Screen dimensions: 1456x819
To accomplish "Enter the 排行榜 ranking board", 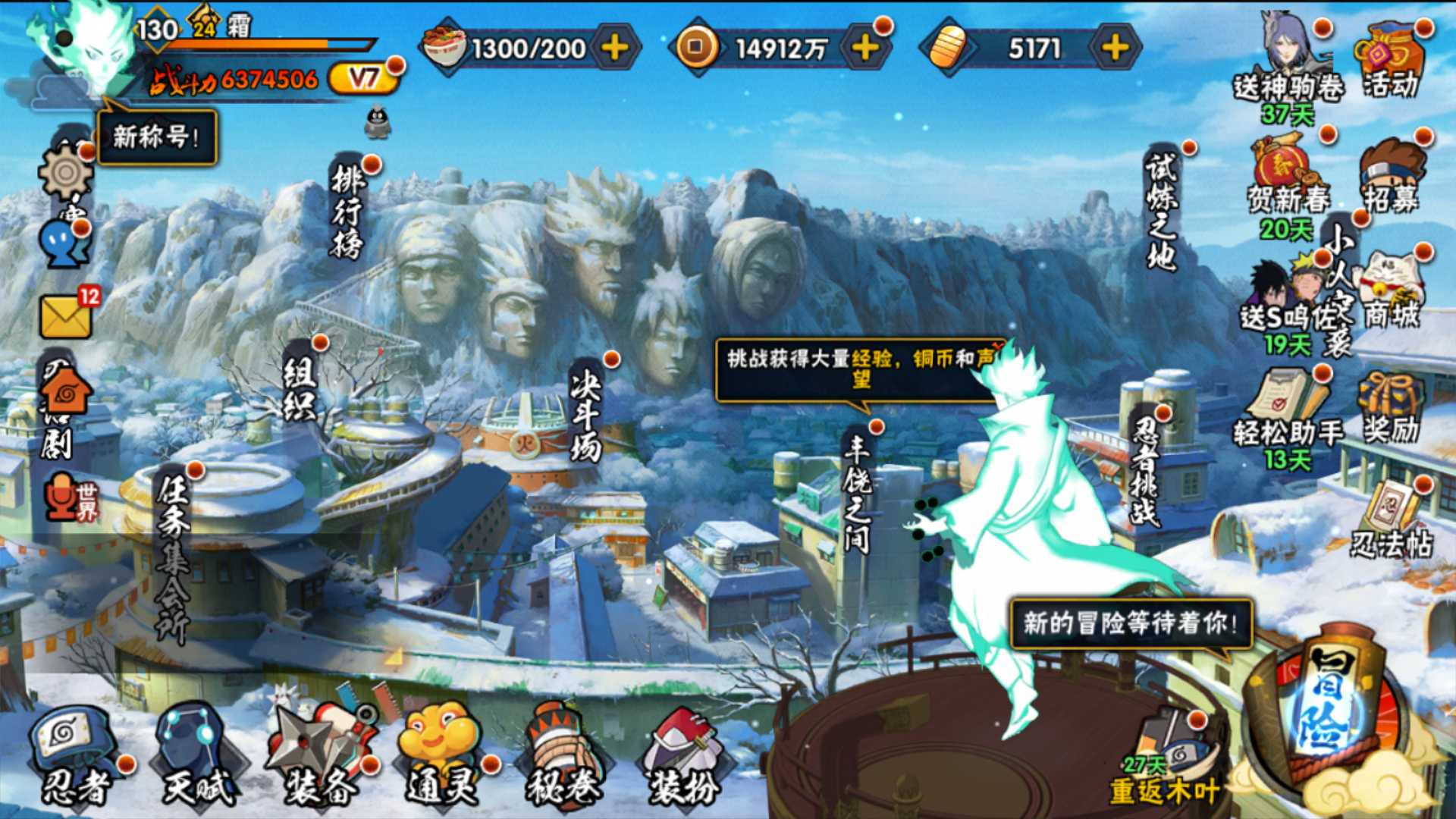I will [x=348, y=212].
